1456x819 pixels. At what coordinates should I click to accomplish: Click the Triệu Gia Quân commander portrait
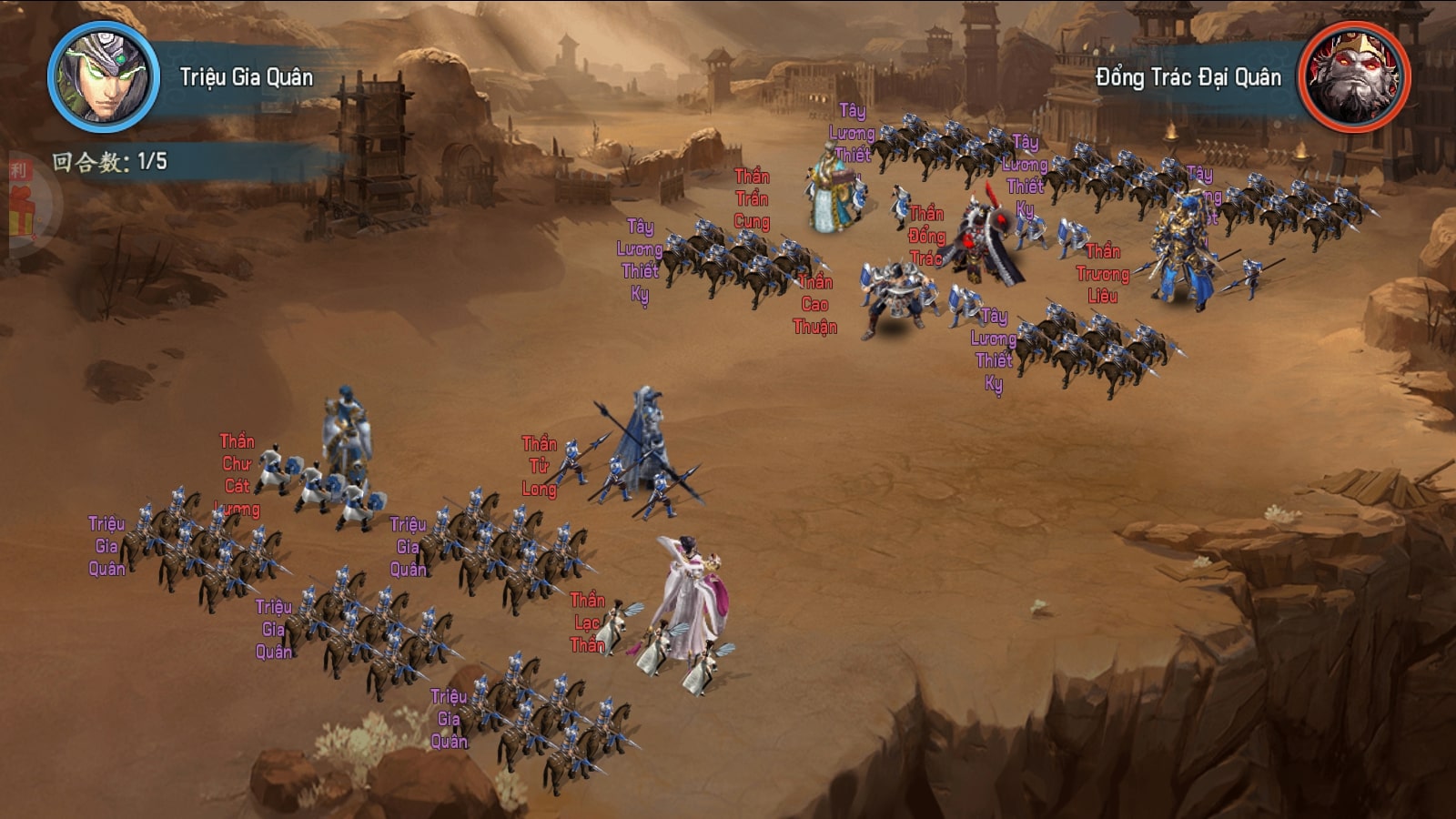click(x=103, y=77)
